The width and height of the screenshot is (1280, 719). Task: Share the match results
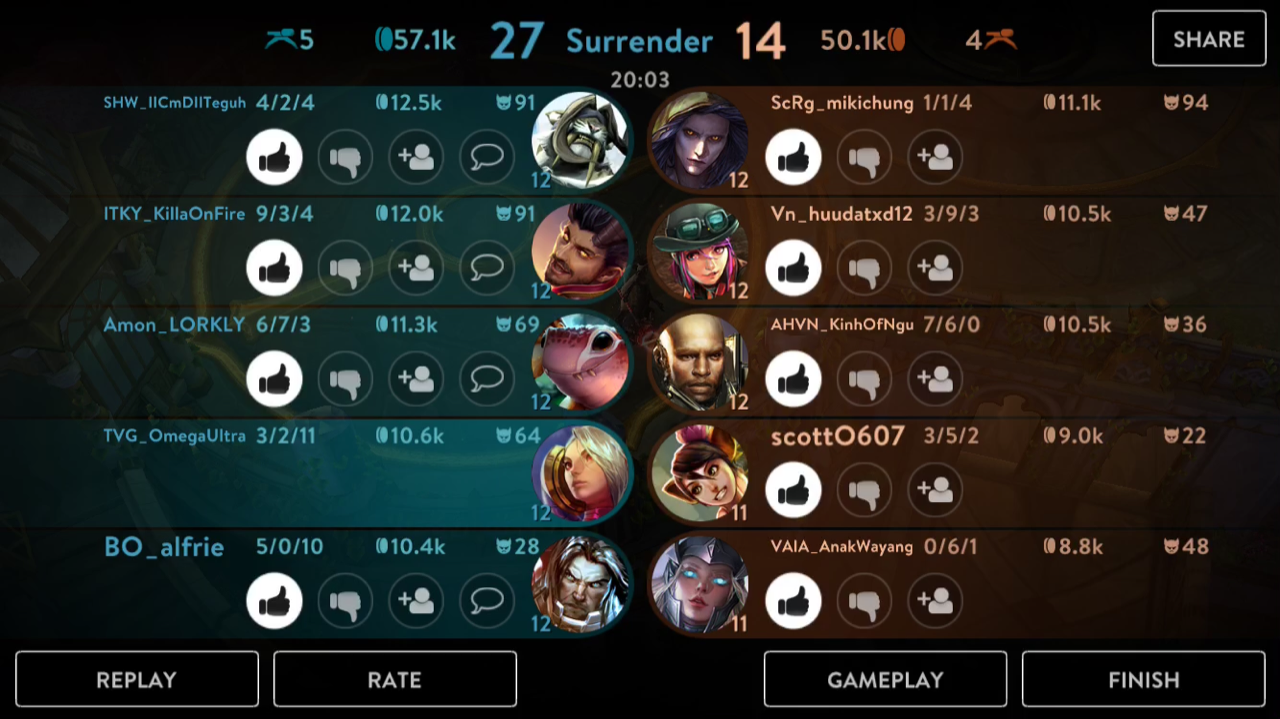[x=1208, y=39]
